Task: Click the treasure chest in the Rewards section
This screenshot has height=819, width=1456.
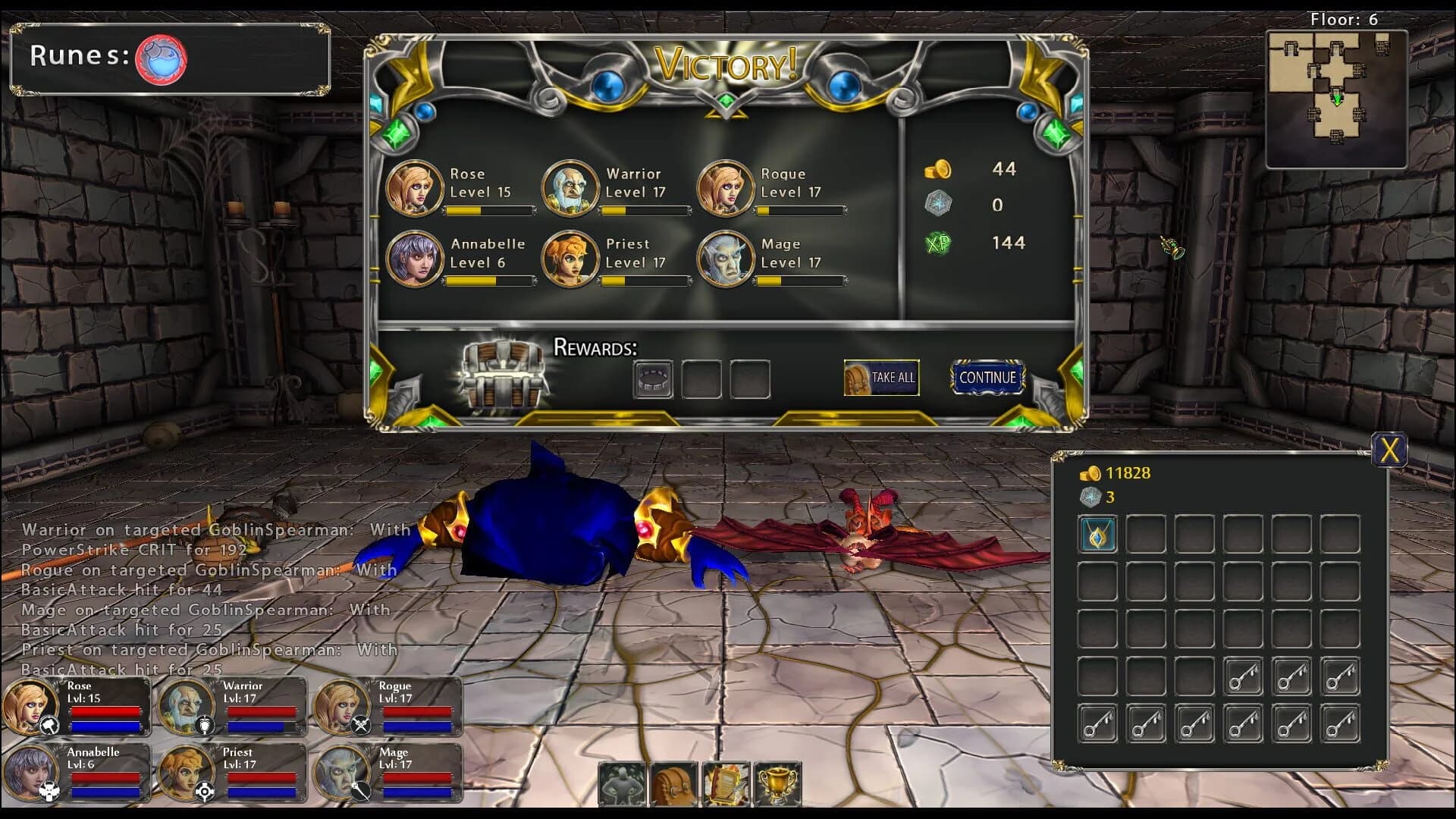Action: click(502, 373)
